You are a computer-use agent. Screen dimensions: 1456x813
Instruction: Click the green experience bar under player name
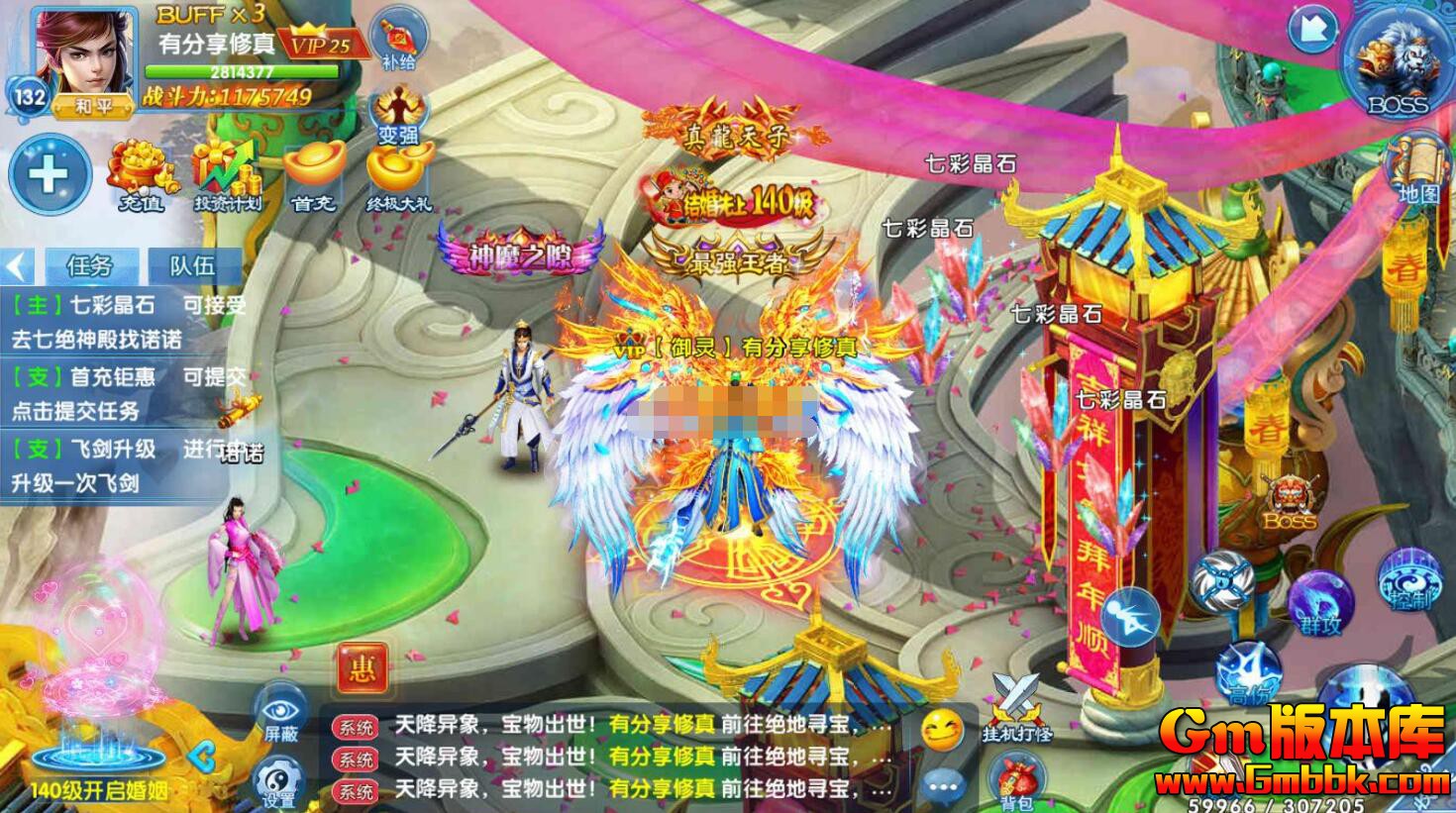point(244,70)
